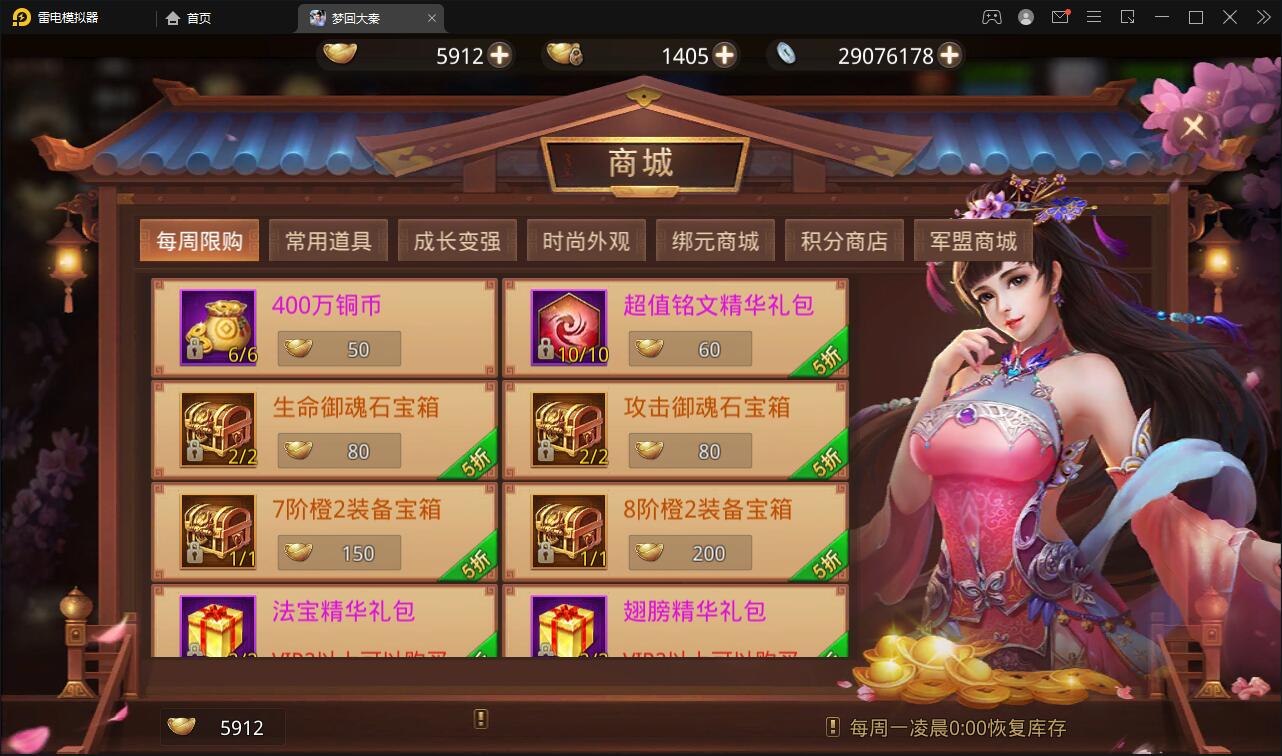Click the + next to the copper coin count
This screenshot has height=756, width=1282.
coord(723,55)
